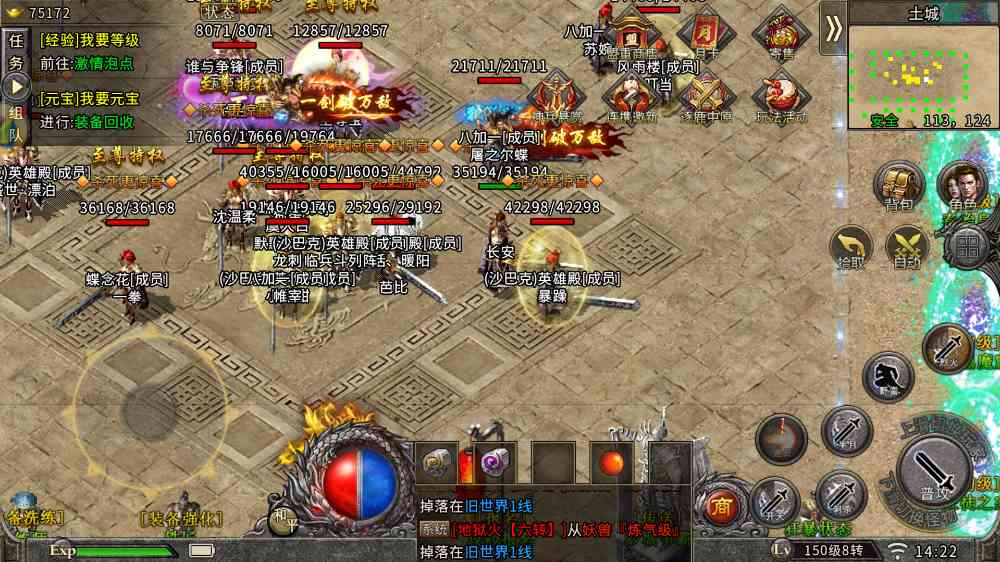This screenshot has height=562, width=1000.
Task: Open the 角色 character portrait
Action: tap(961, 186)
